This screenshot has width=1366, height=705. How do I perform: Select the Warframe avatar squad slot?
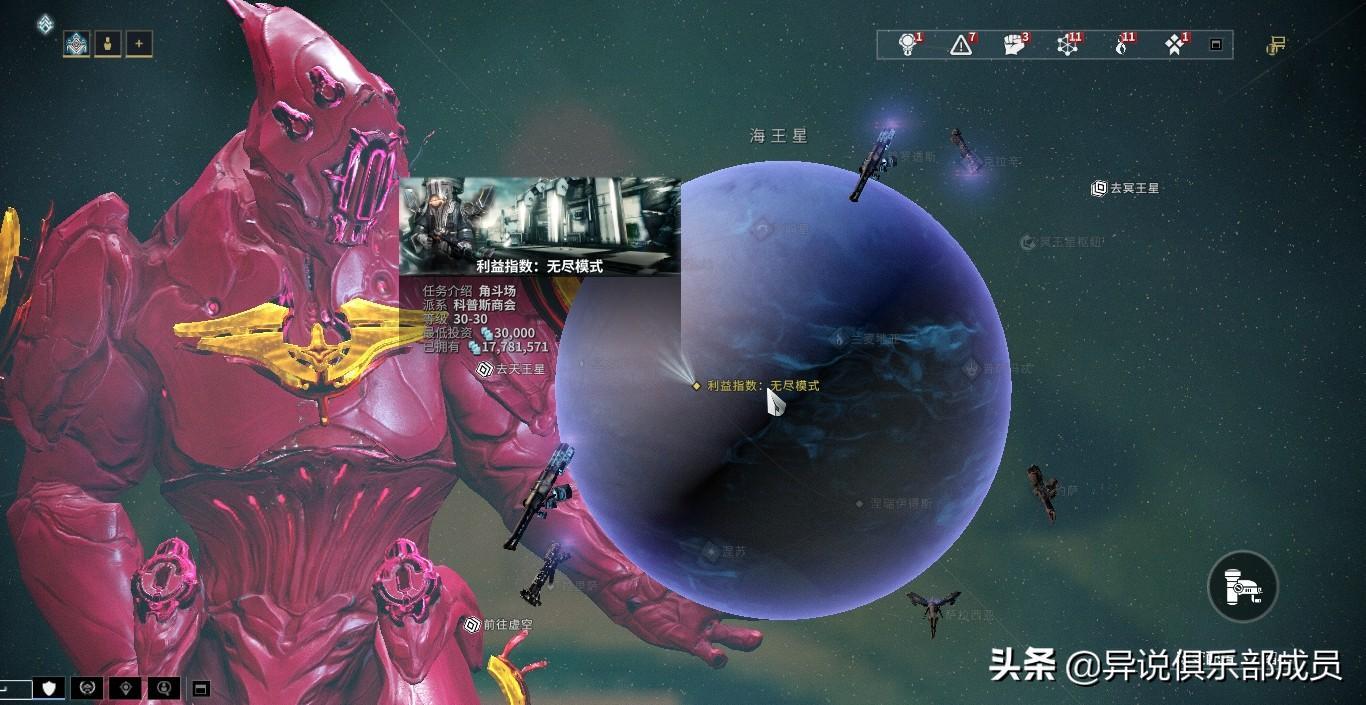pyautogui.click(x=77, y=44)
